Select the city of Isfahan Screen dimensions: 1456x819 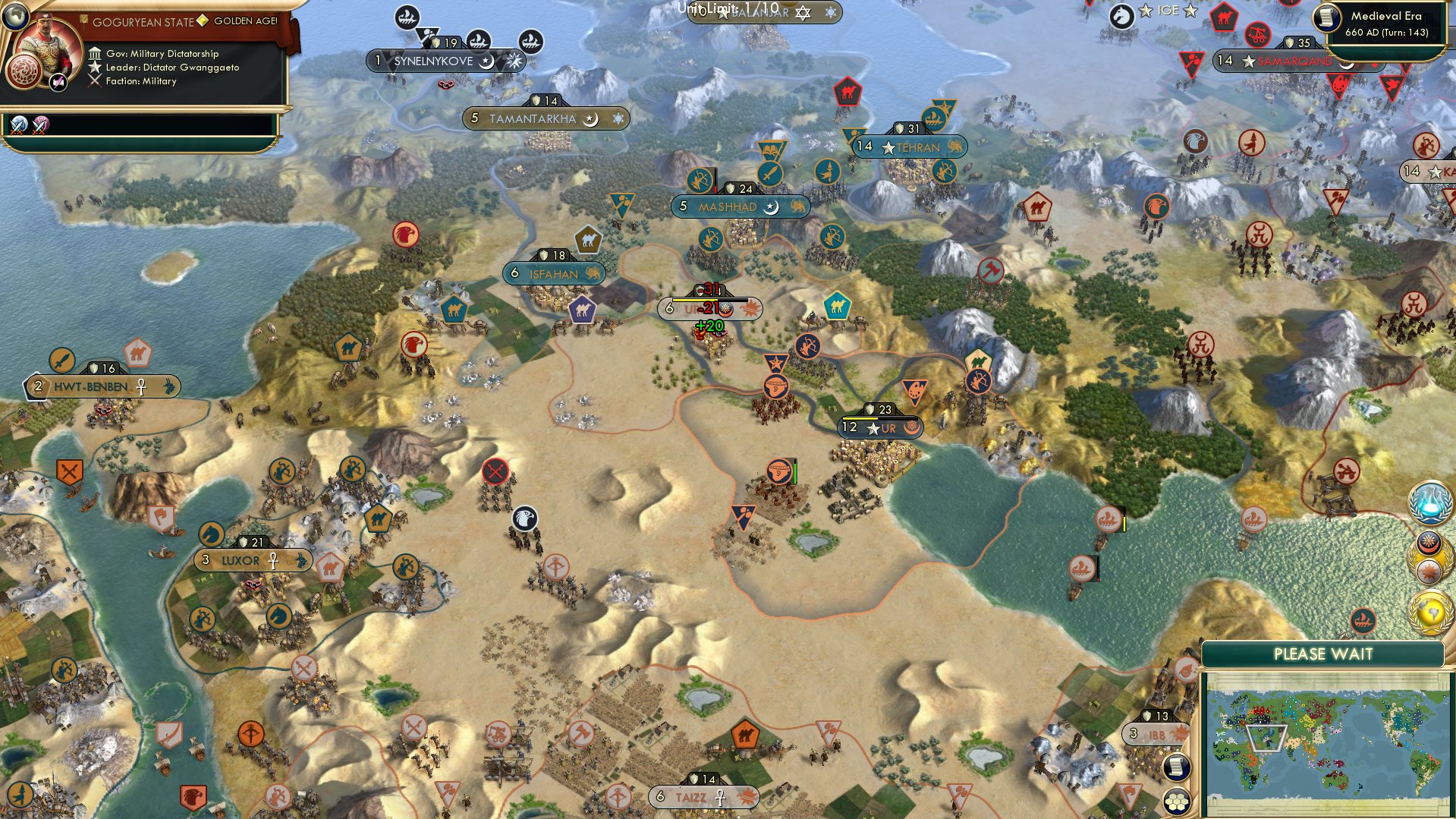555,274
